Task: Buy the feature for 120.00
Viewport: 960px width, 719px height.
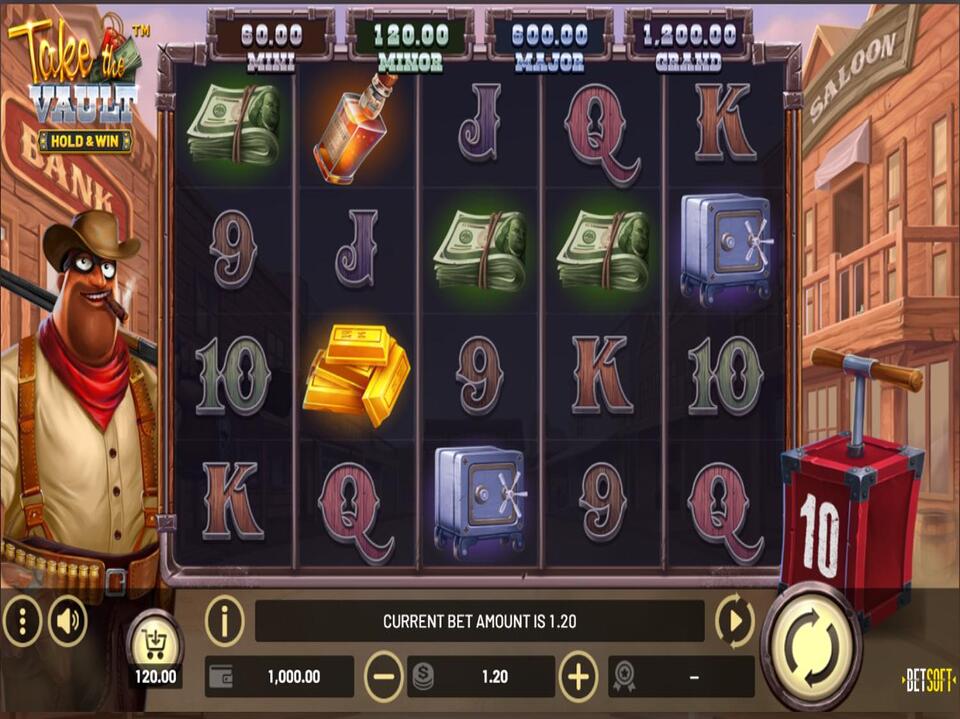Action: [x=155, y=645]
